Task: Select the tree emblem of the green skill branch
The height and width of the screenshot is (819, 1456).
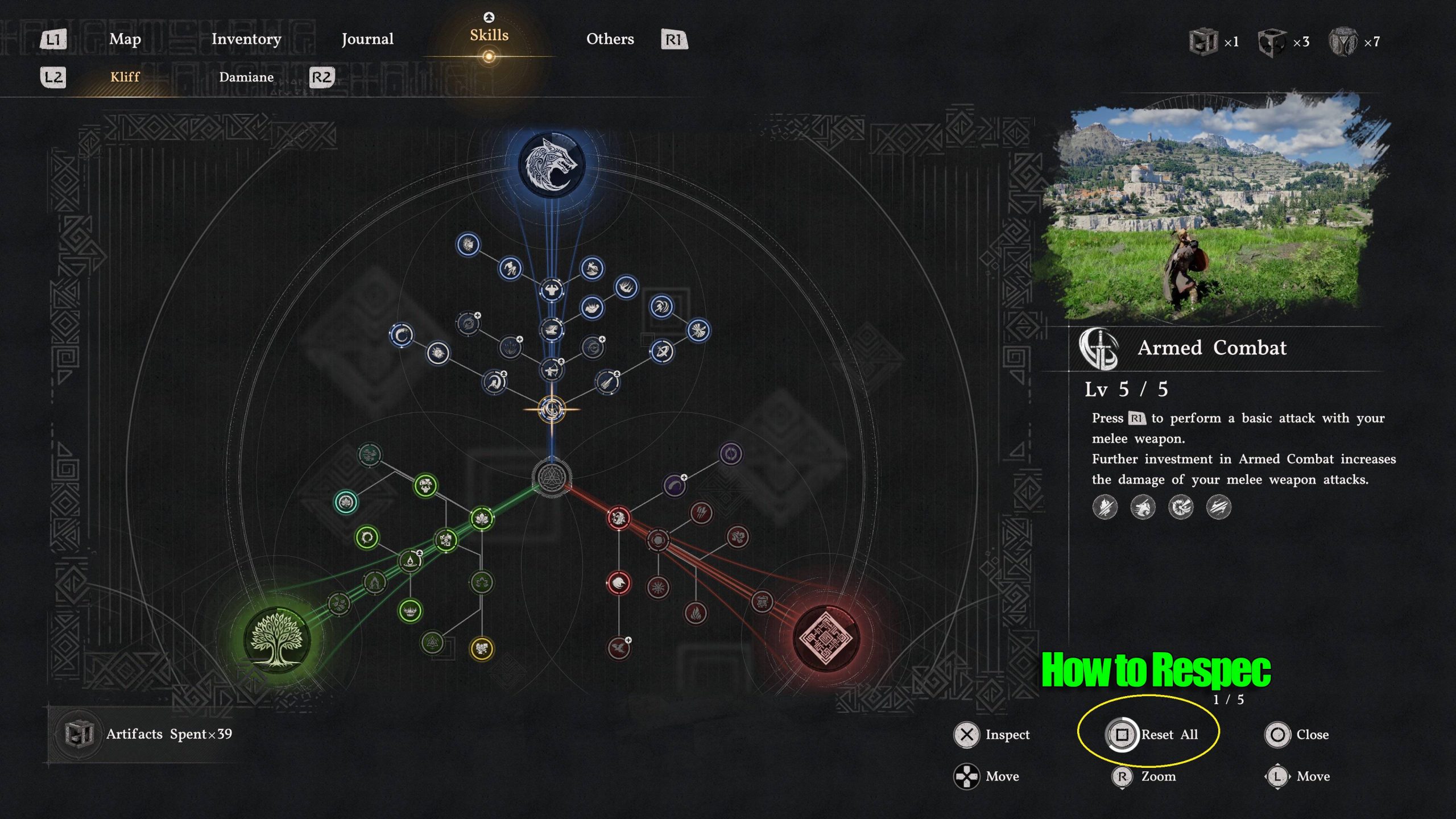Action: [276, 638]
